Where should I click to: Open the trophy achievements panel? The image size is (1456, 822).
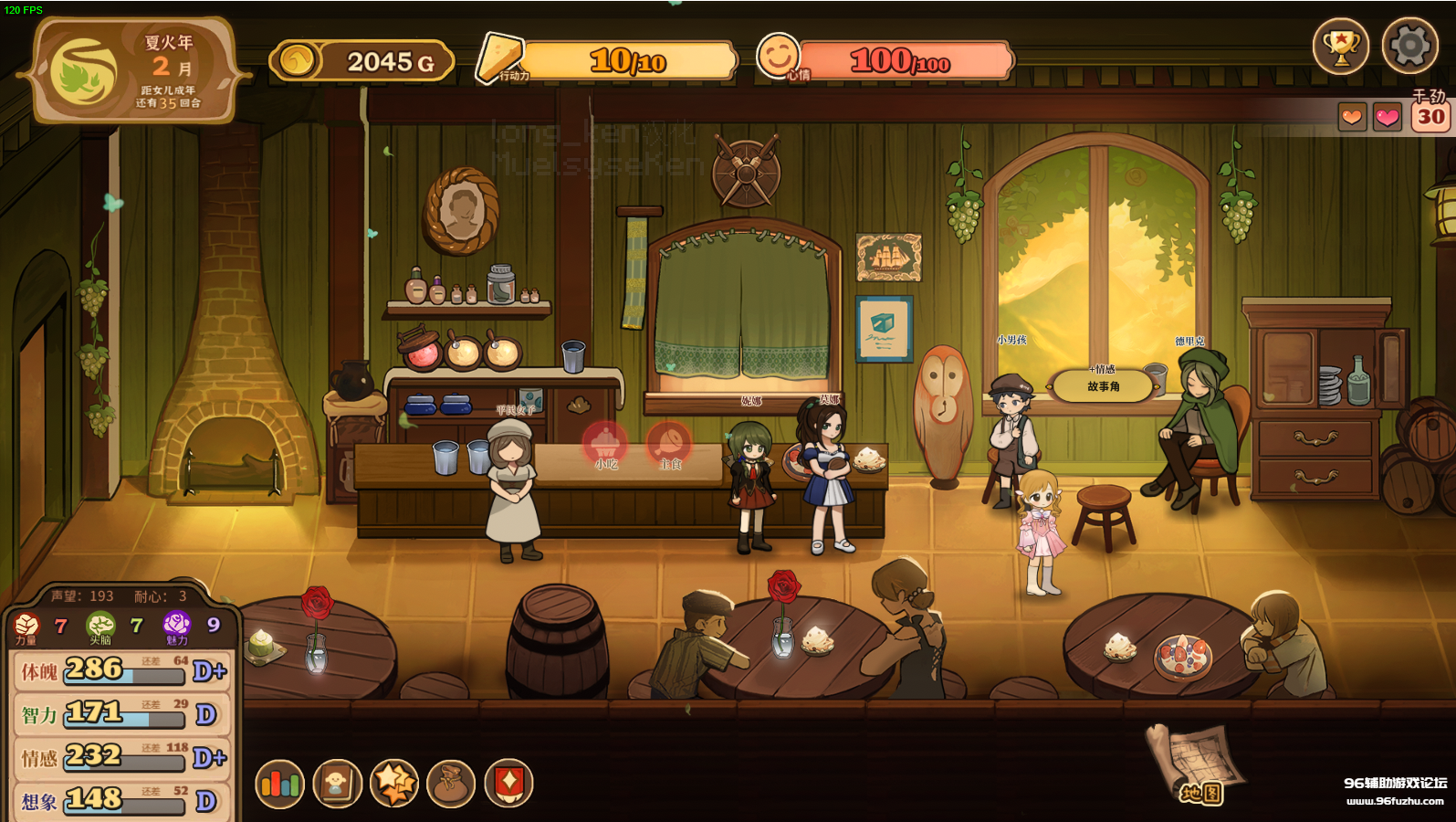tap(1340, 46)
